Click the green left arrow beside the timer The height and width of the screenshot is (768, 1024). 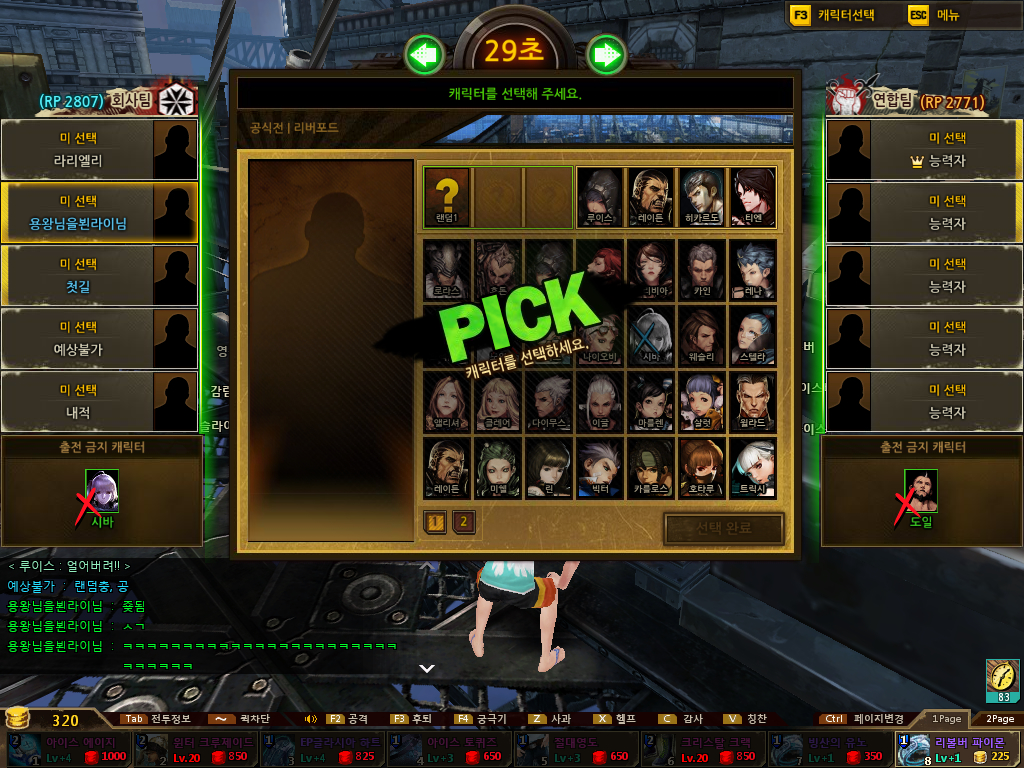(x=425, y=55)
